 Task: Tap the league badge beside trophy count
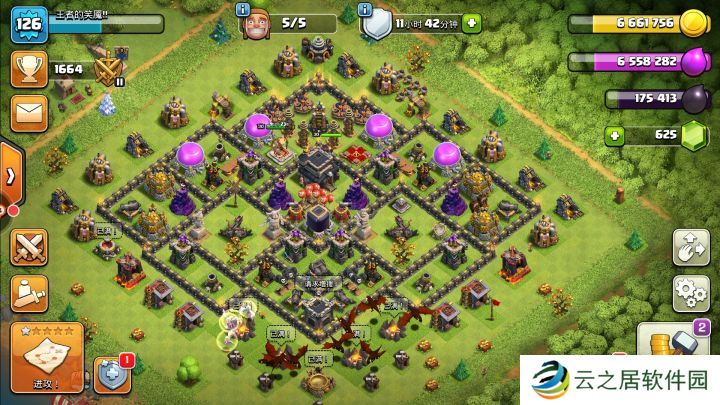[x=108, y=70]
